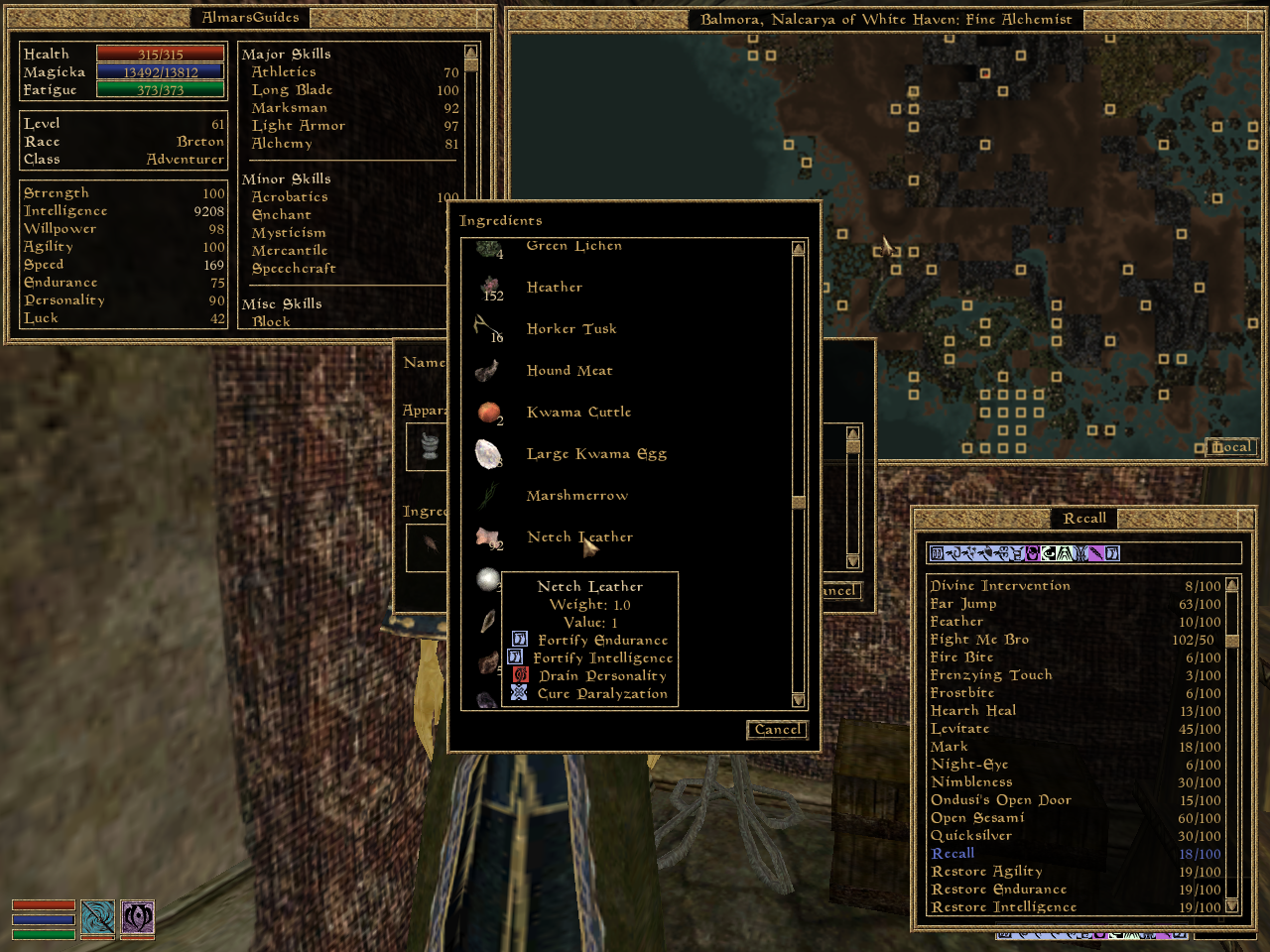Click the scroll-down arrow on the ingredients list
This screenshot has width=1270, height=952.
tap(798, 701)
